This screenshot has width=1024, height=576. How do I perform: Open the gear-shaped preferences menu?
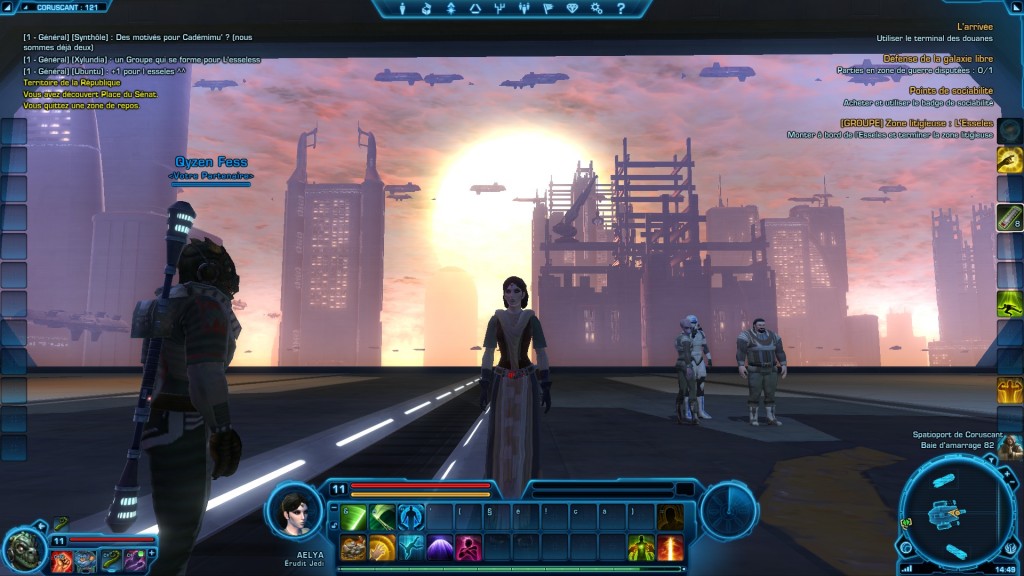[x=596, y=9]
